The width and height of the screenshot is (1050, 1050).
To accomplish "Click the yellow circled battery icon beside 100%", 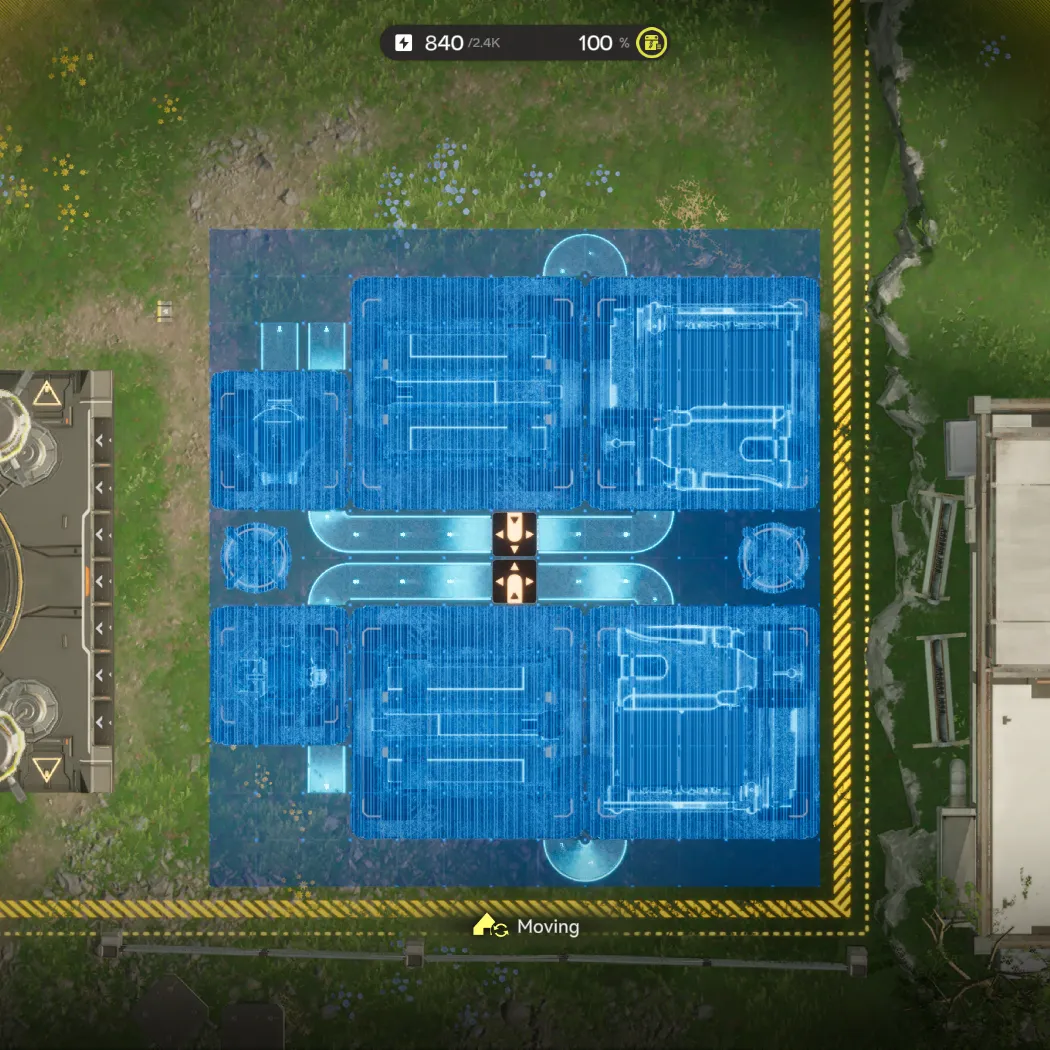I will [652, 43].
